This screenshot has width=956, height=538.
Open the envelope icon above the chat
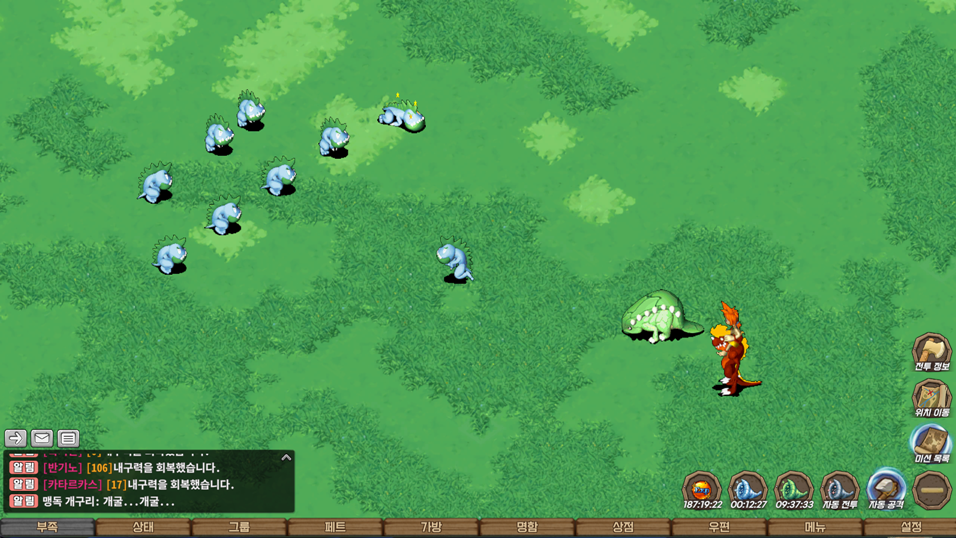tap(42, 438)
